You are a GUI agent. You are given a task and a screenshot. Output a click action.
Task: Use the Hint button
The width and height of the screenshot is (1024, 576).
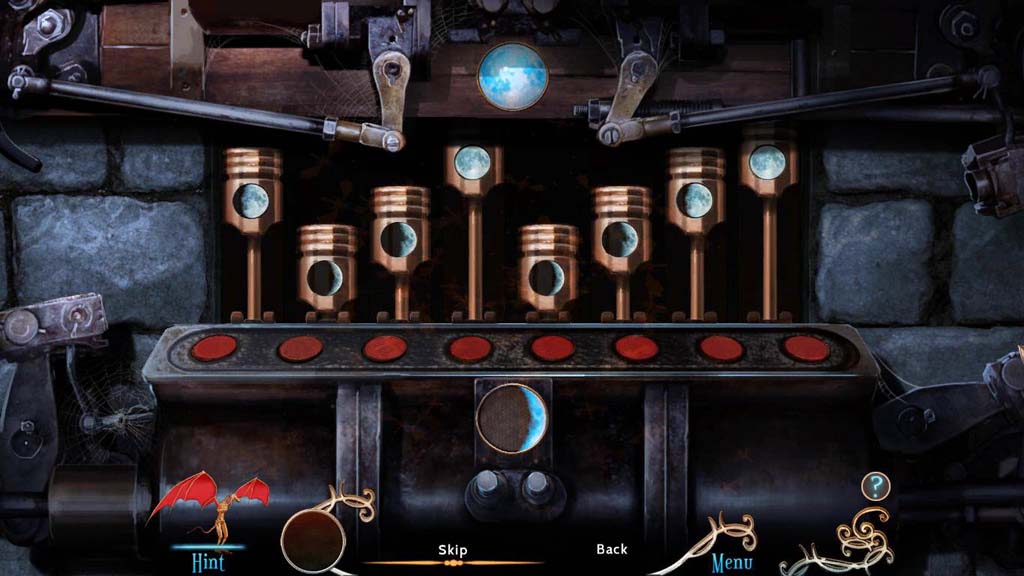208,560
